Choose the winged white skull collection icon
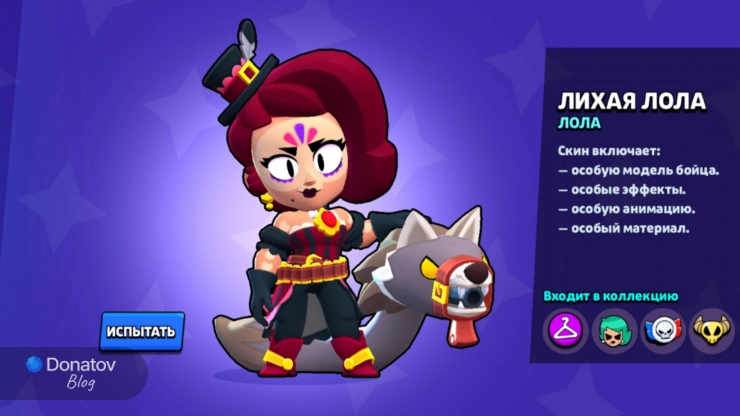Viewport: 740px width, 416px height. coord(661,328)
